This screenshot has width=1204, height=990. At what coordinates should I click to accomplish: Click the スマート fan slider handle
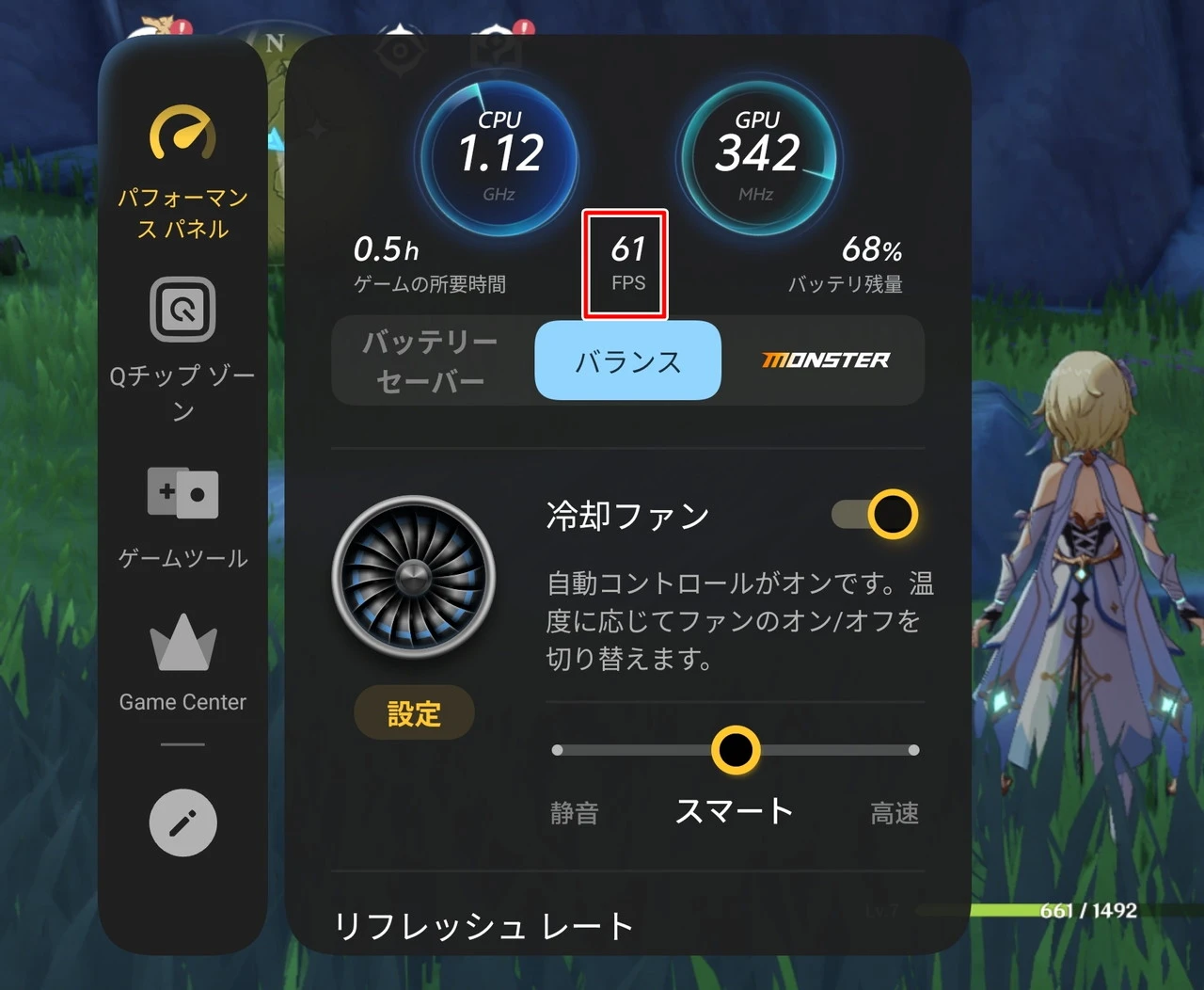click(x=736, y=750)
